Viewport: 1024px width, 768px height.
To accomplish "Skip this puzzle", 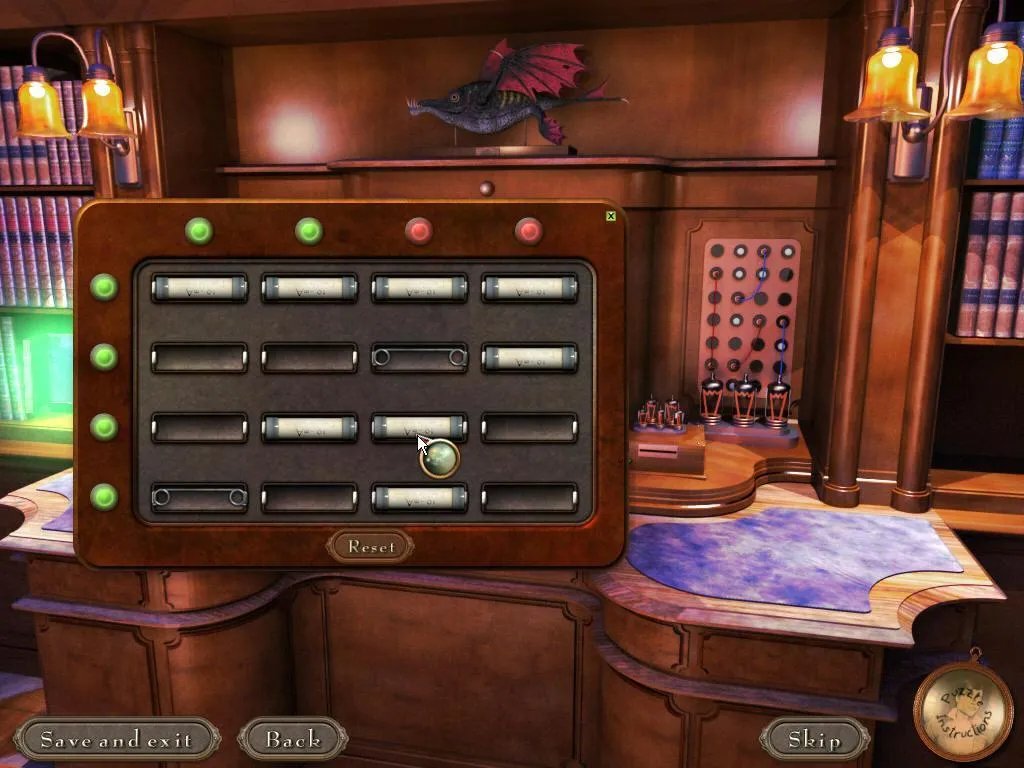I will click(x=814, y=740).
